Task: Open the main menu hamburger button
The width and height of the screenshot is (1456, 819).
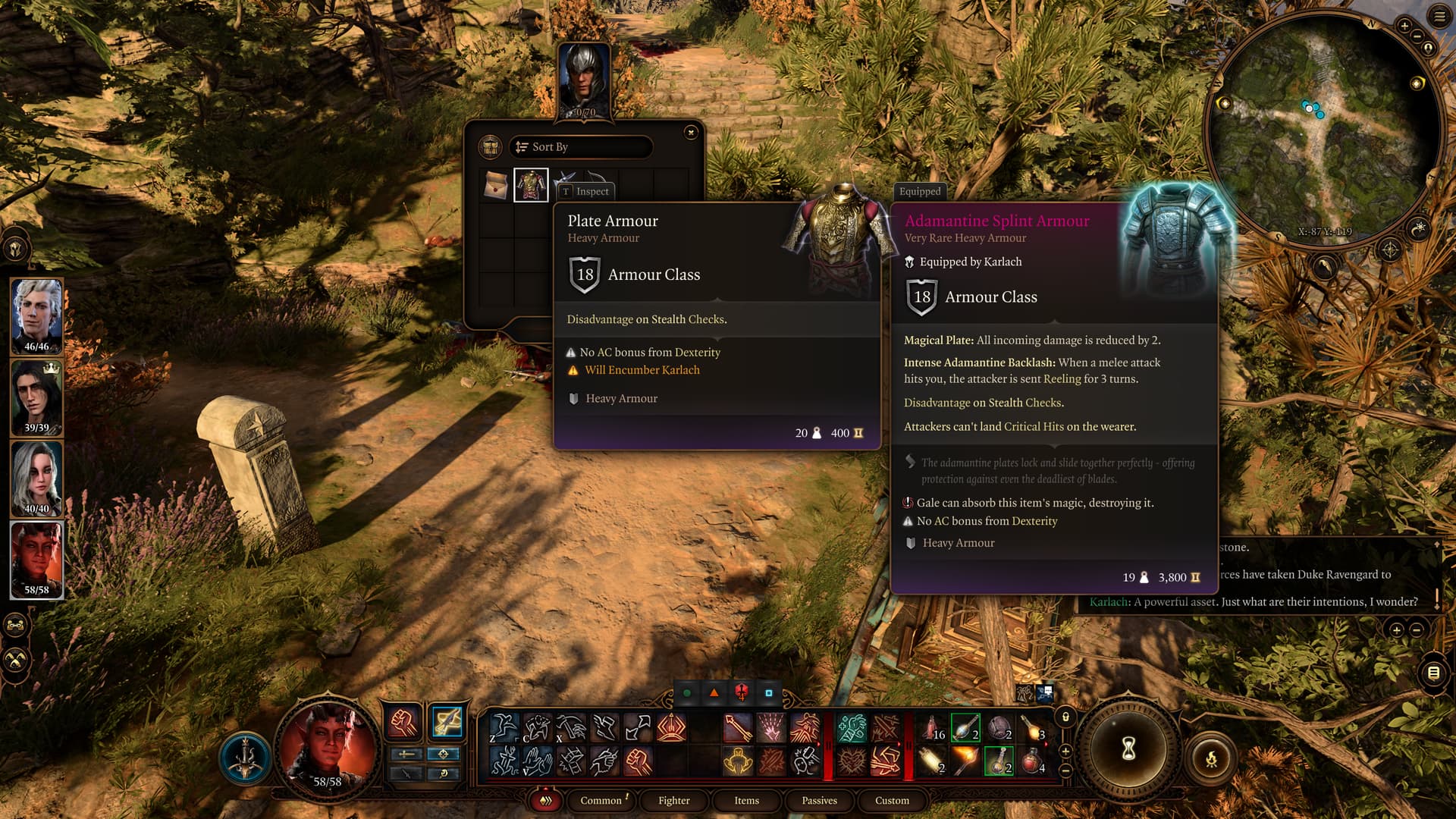Action: [x=1439, y=17]
